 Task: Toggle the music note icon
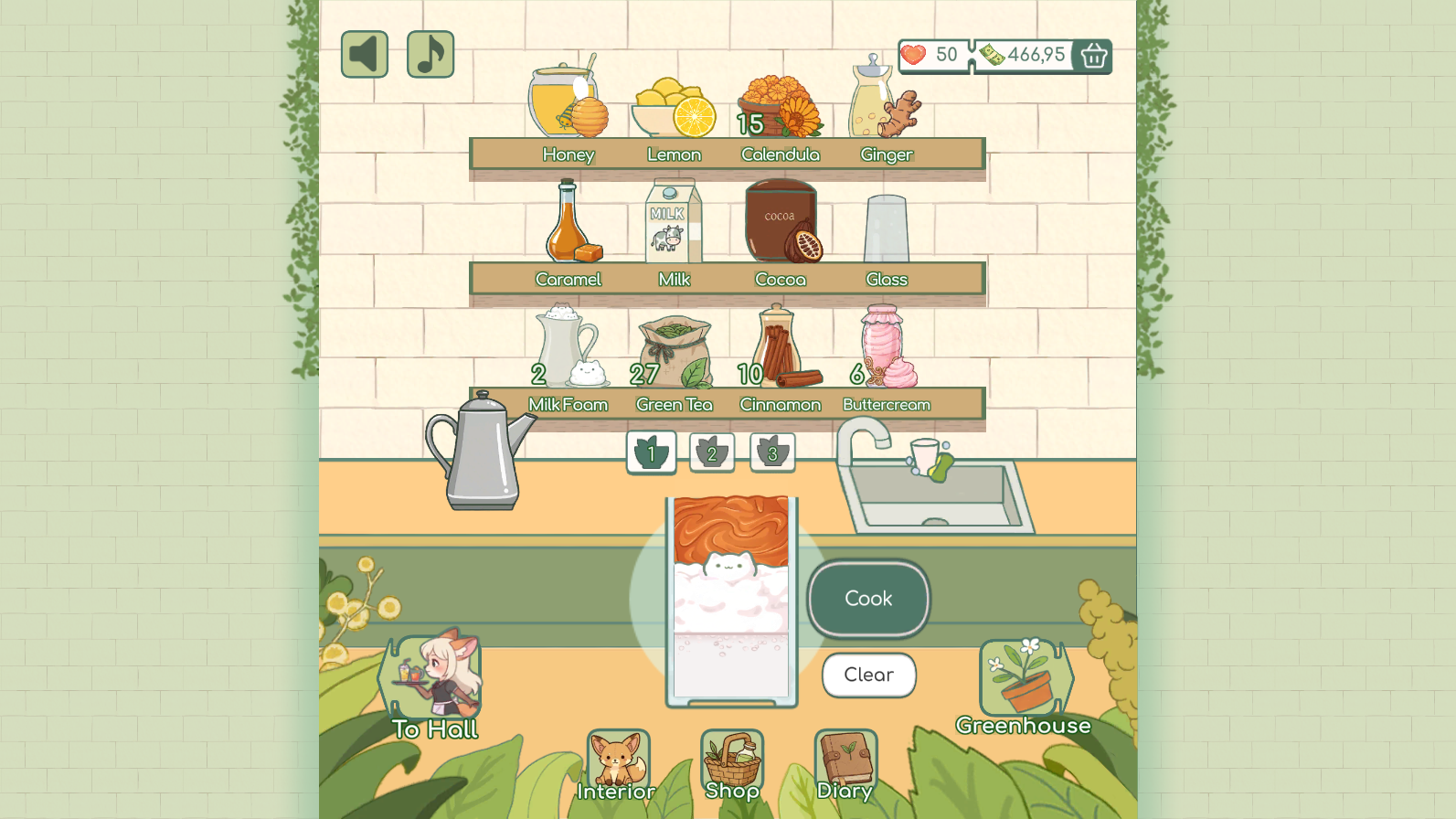(430, 55)
